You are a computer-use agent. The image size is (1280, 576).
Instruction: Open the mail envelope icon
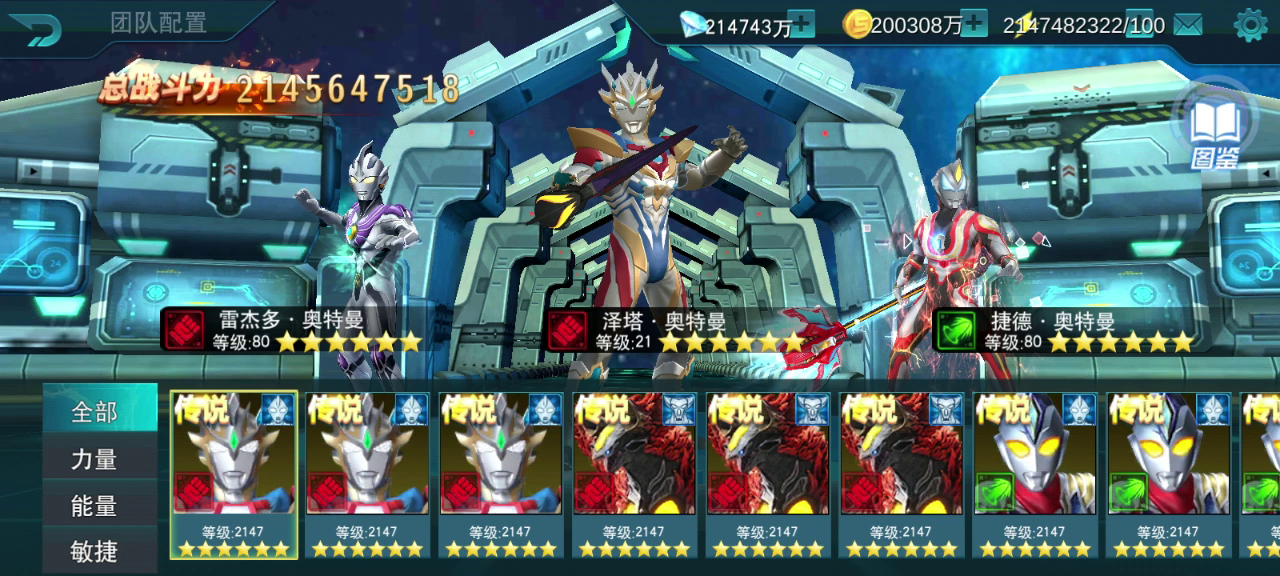1188,25
